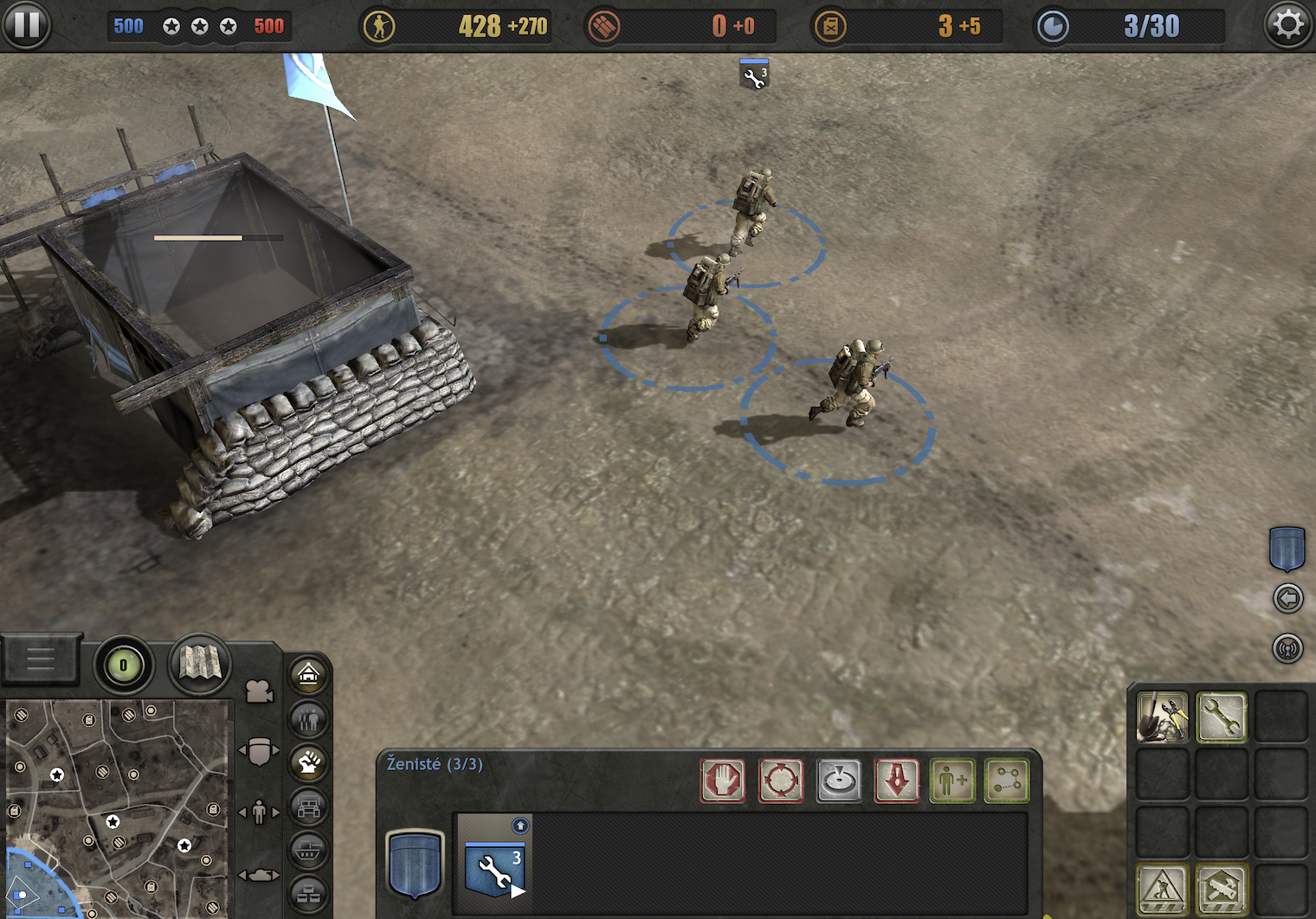
Task: Click the shovel and wire cutters ability
Action: [1162, 717]
